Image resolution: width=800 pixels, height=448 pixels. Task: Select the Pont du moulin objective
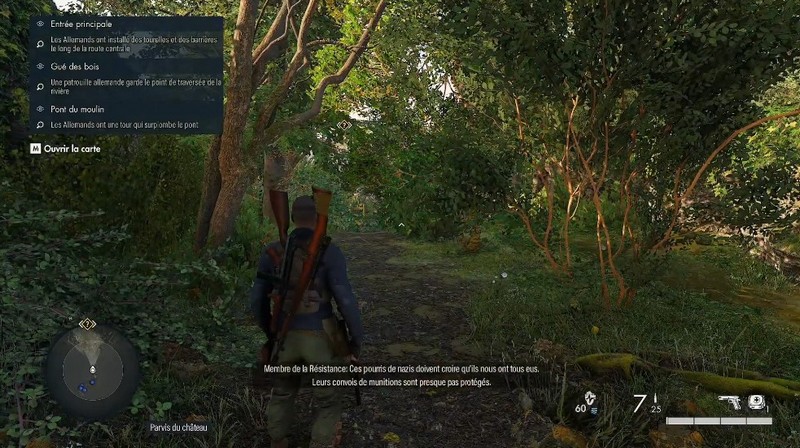(x=76, y=108)
